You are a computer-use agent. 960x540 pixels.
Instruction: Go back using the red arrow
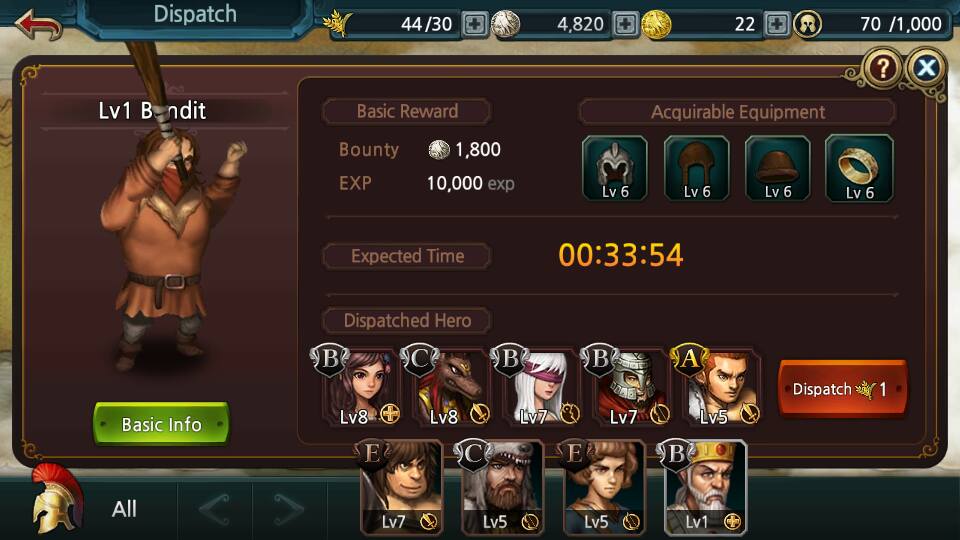38,22
